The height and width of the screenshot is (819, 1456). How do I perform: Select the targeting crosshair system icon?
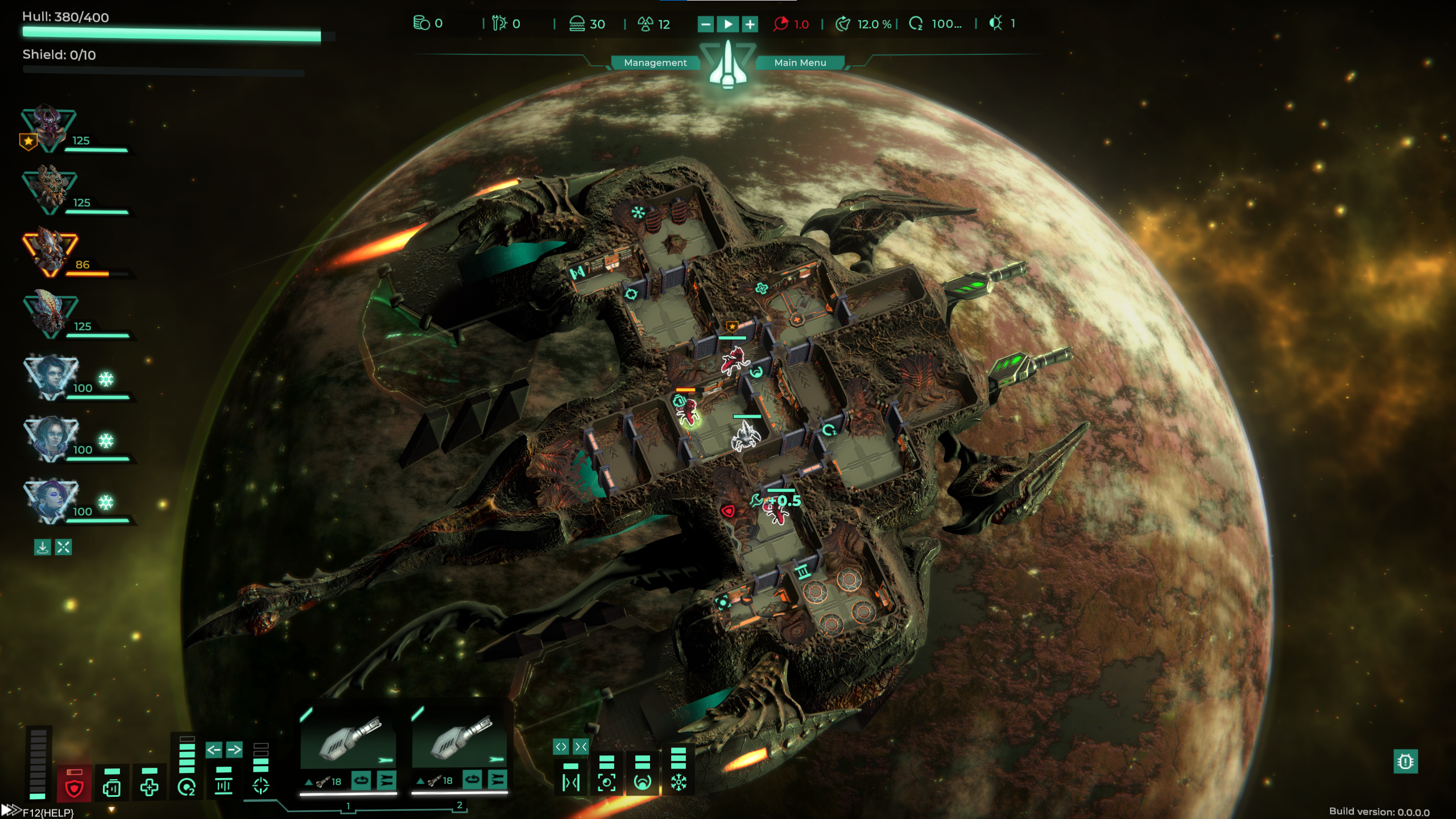coord(260,785)
